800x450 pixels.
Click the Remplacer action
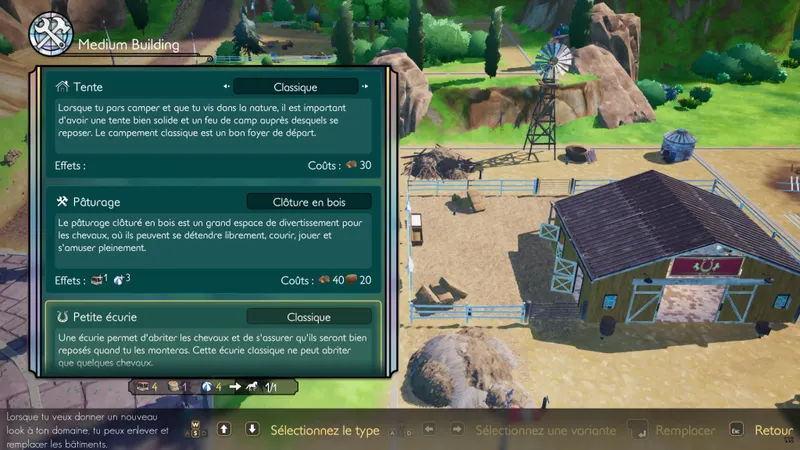(x=685, y=430)
